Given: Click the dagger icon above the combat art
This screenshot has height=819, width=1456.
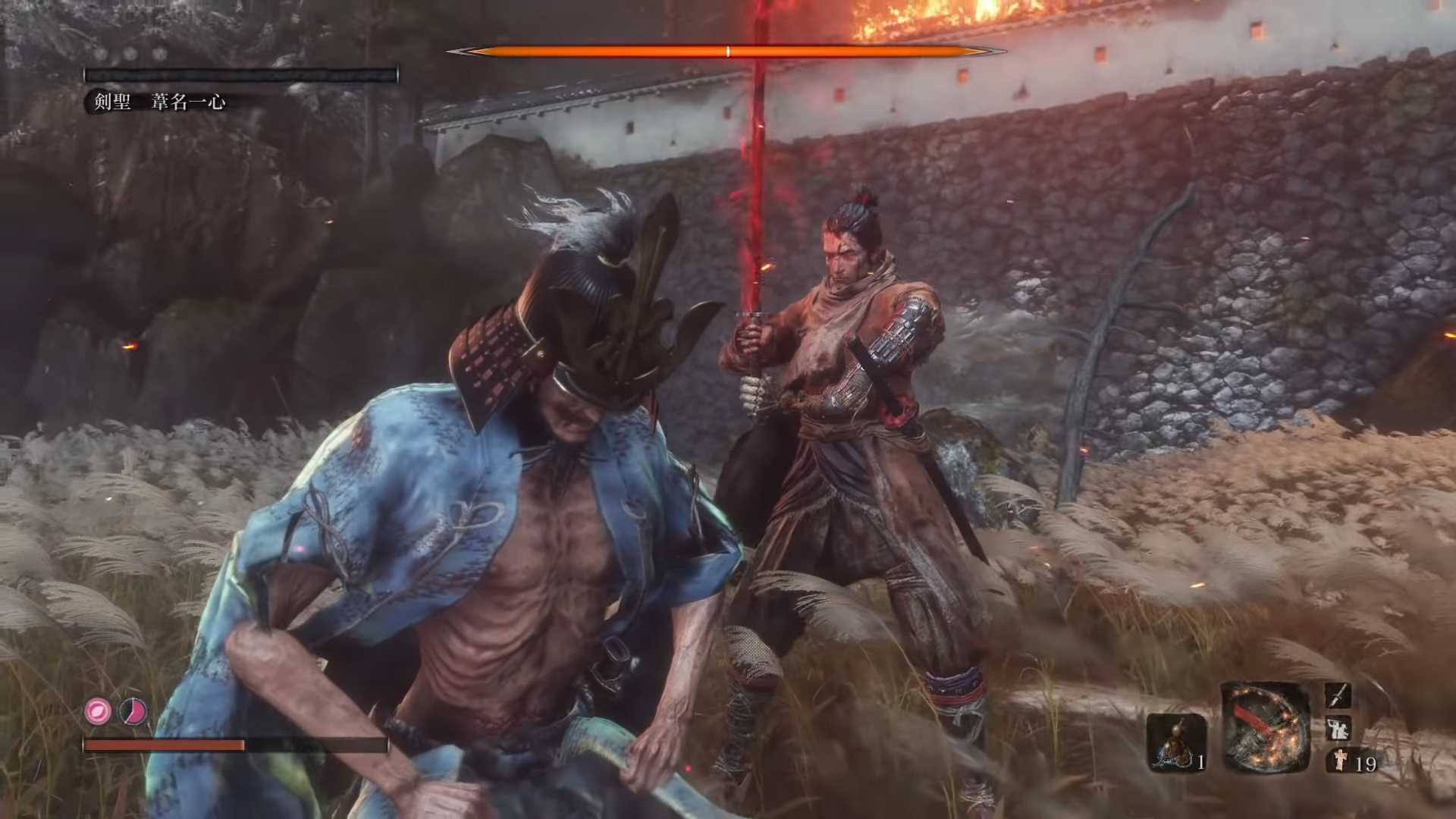Looking at the screenshot, I should pos(1338,696).
